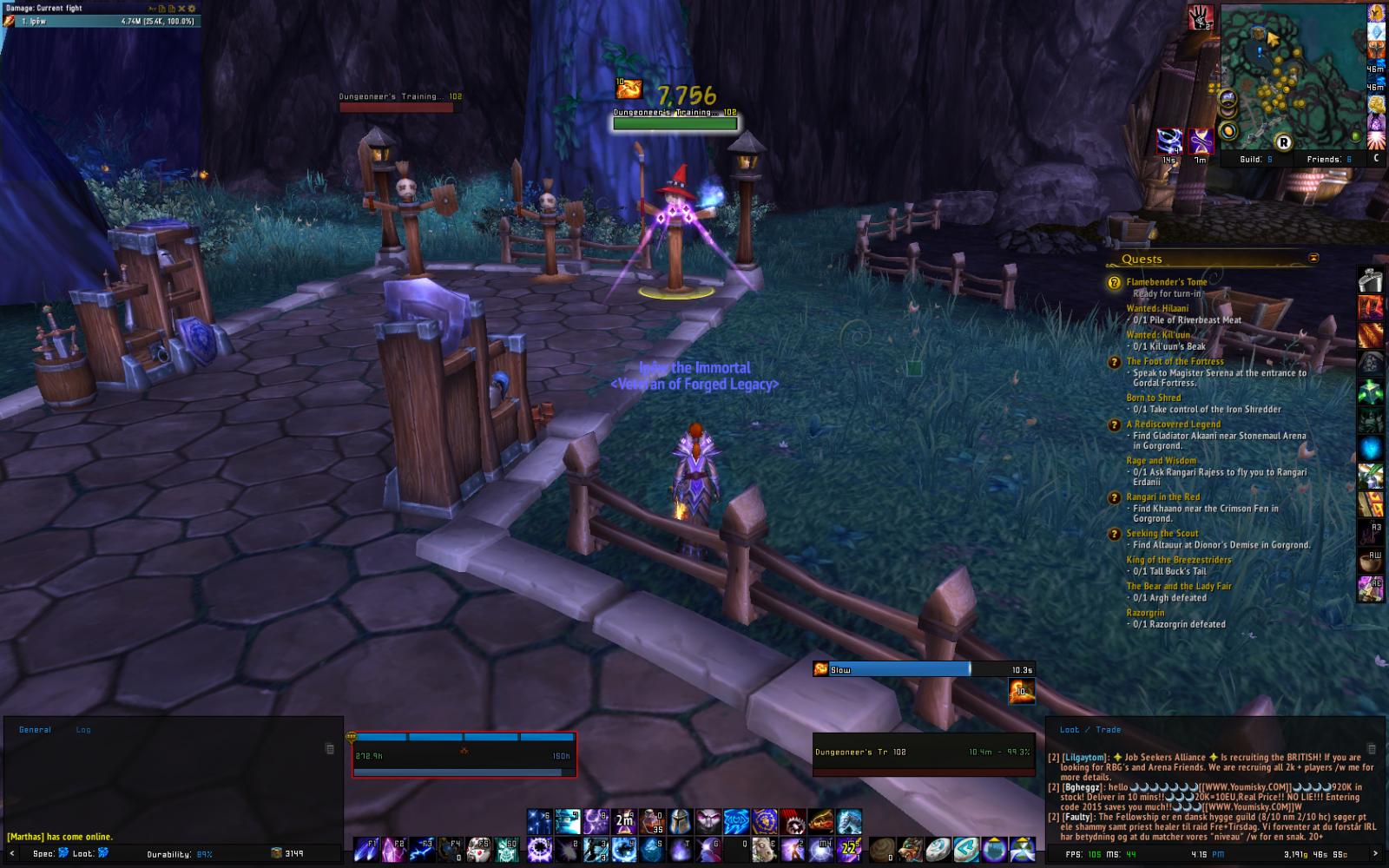This screenshot has width=1389, height=868.
Task: Switch to the Loot / Trade chat tab
Action: [x=1089, y=730]
